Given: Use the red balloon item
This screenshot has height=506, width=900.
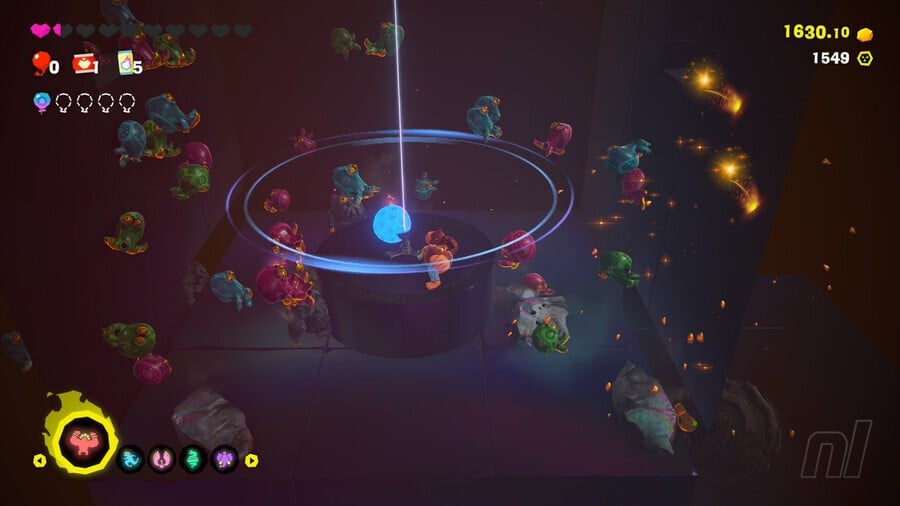Looking at the screenshot, I should pos(41,64).
